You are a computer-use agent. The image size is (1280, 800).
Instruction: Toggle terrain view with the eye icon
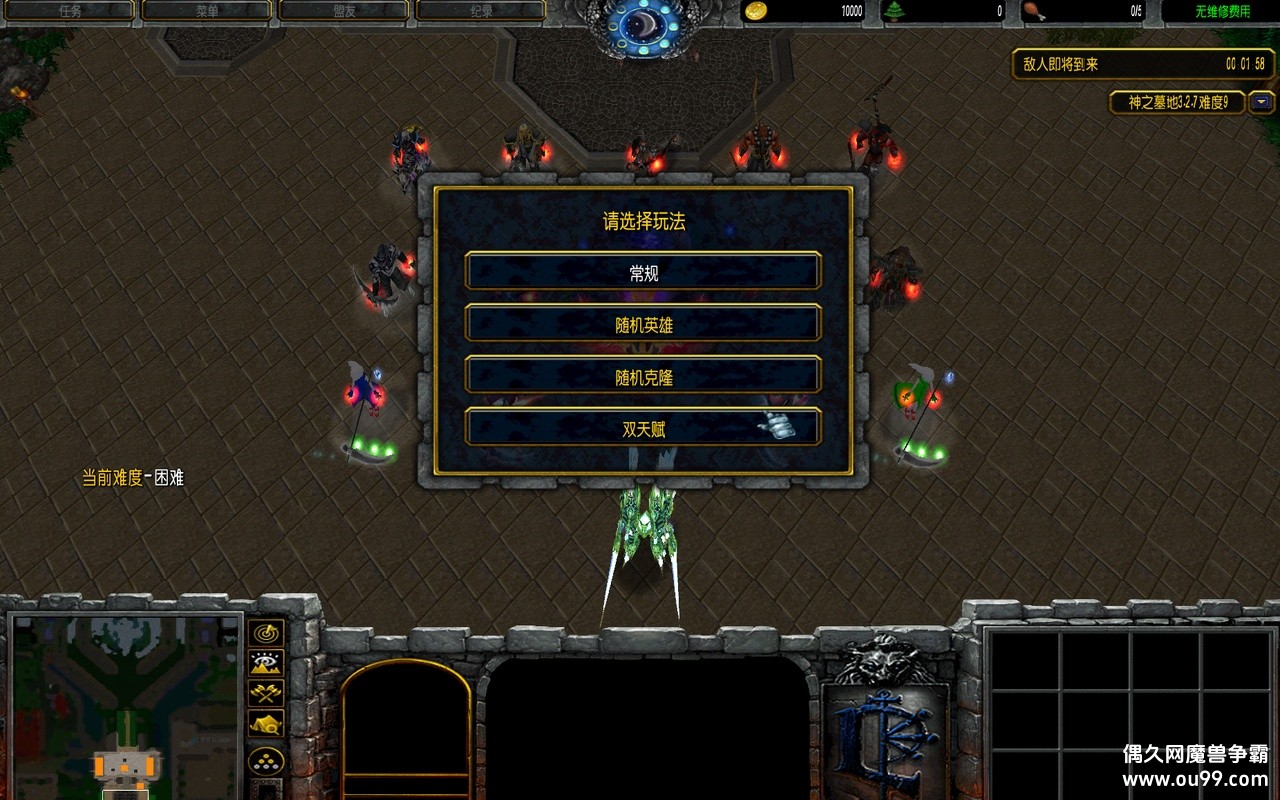click(265, 662)
